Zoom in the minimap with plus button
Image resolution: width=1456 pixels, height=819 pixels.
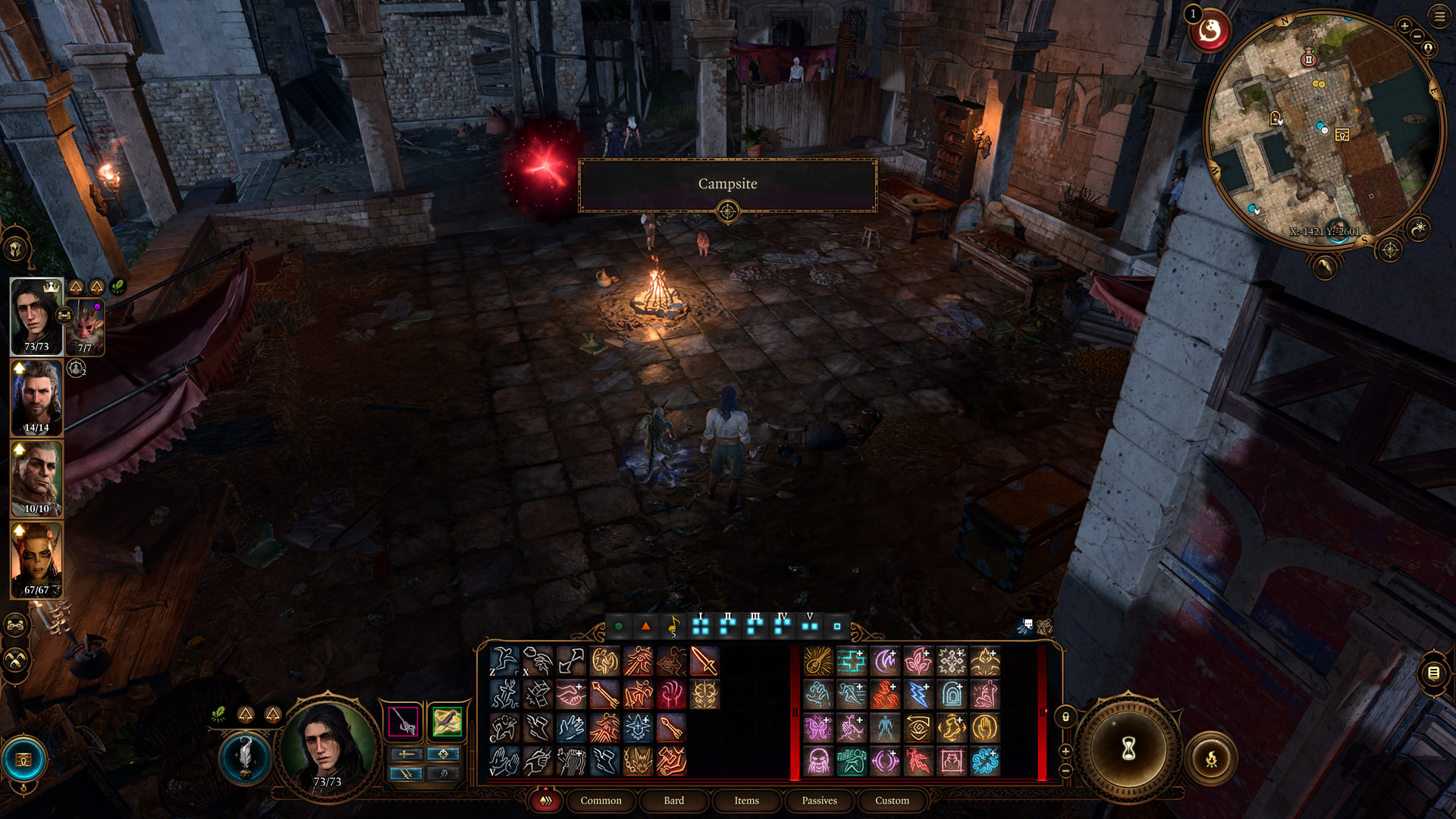coord(1404,26)
